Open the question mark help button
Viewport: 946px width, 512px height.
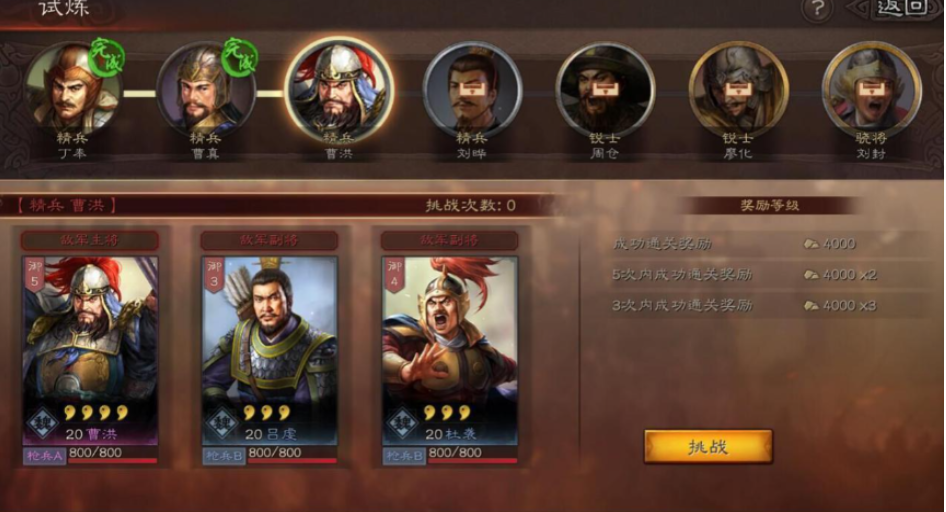[818, 9]
